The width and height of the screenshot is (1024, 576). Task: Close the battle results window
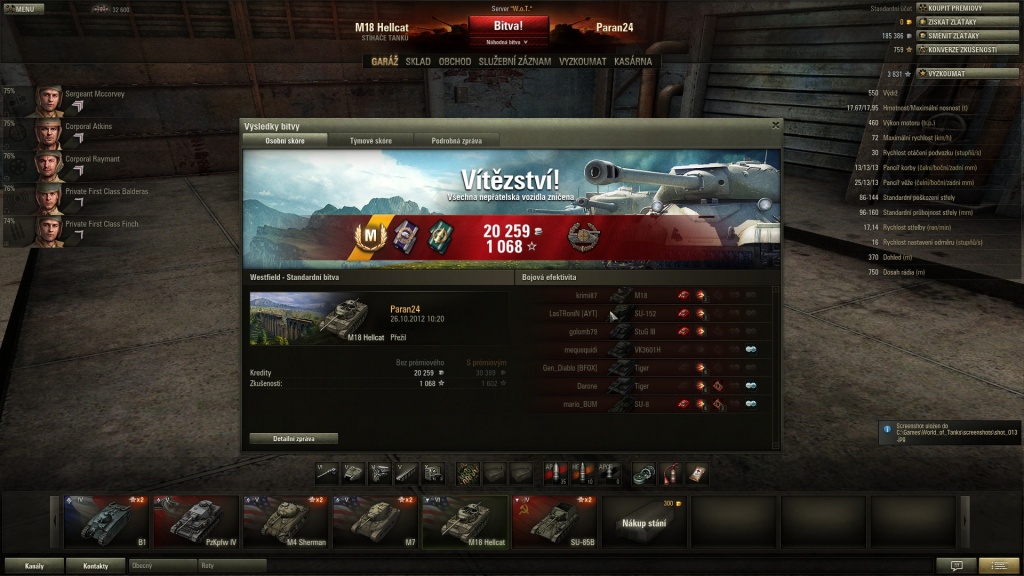(775, 125)
